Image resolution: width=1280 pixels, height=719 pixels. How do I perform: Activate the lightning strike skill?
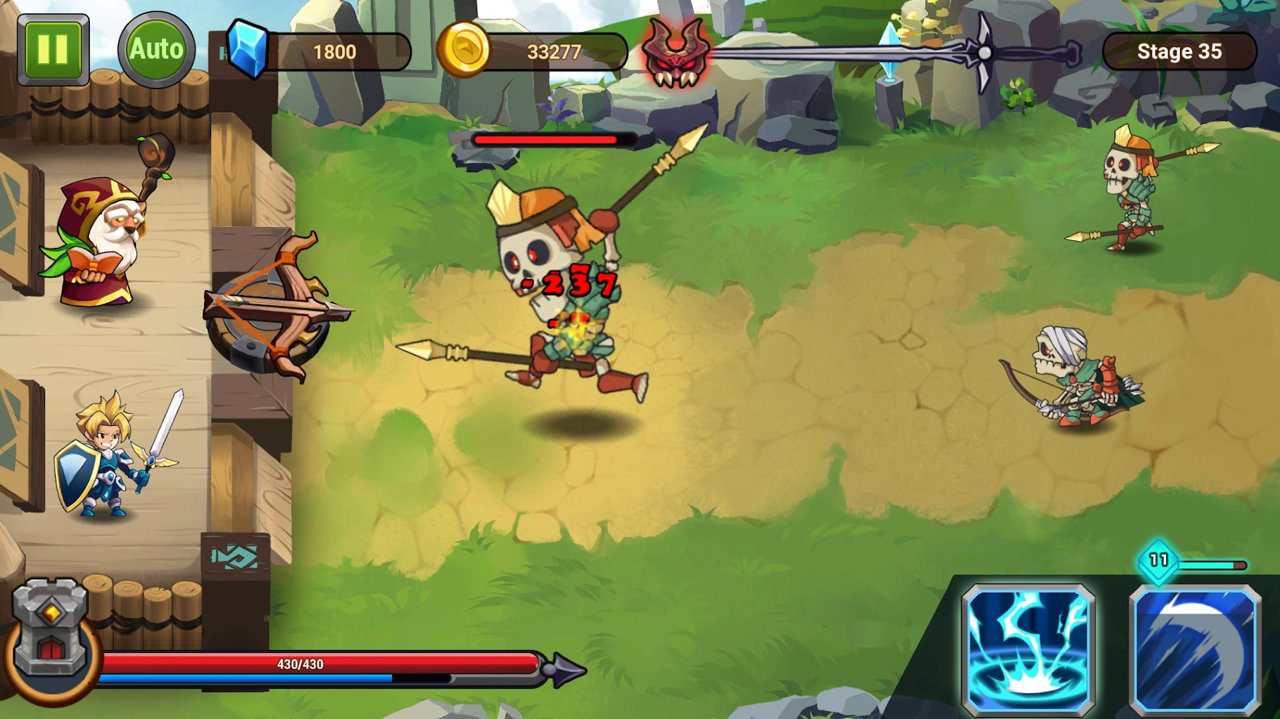tap(1028, 649)
